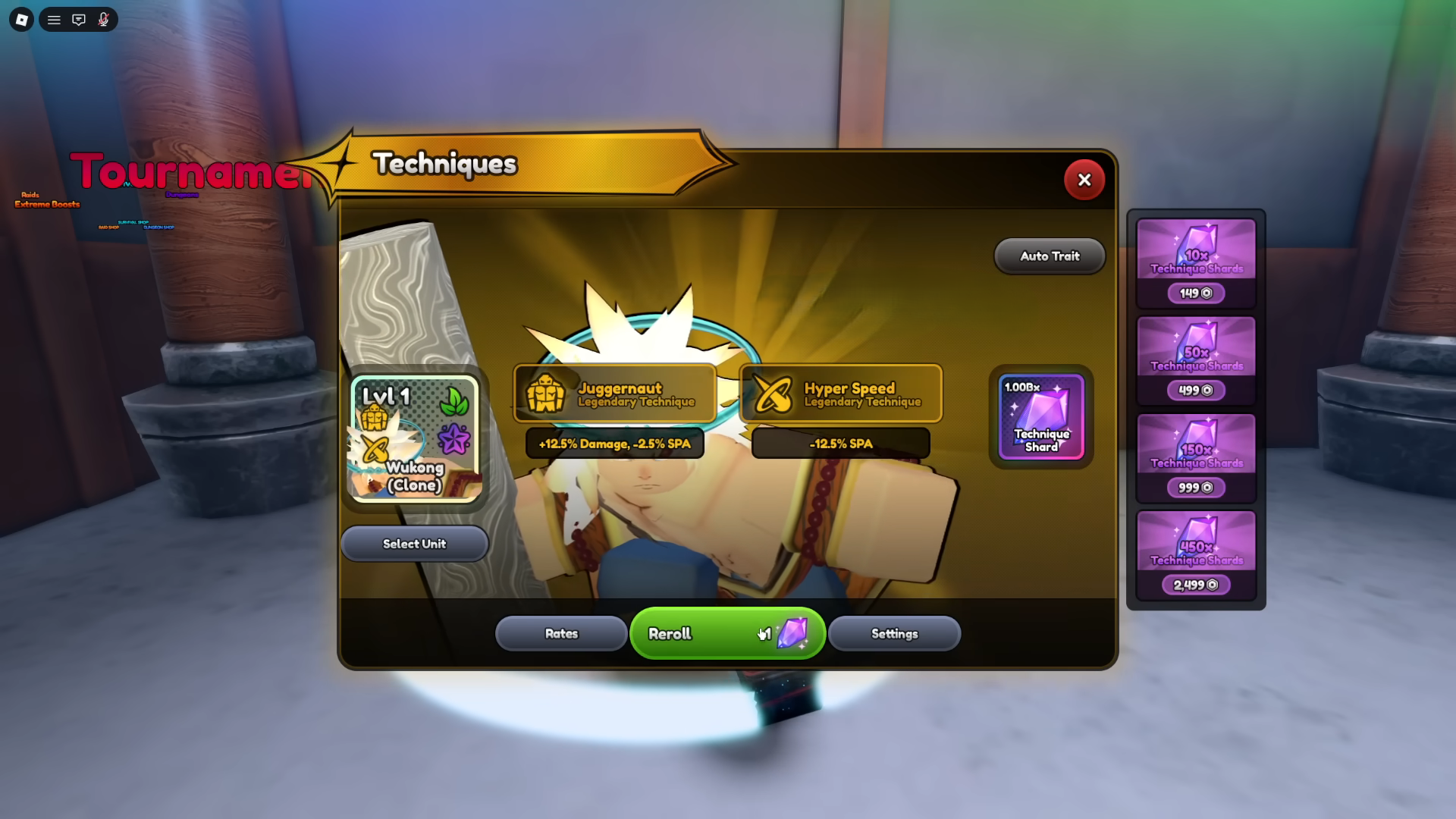Toggle the microphone mute icon
The width and height of the screenshot is (1456, 819).
tap(104, 20)
